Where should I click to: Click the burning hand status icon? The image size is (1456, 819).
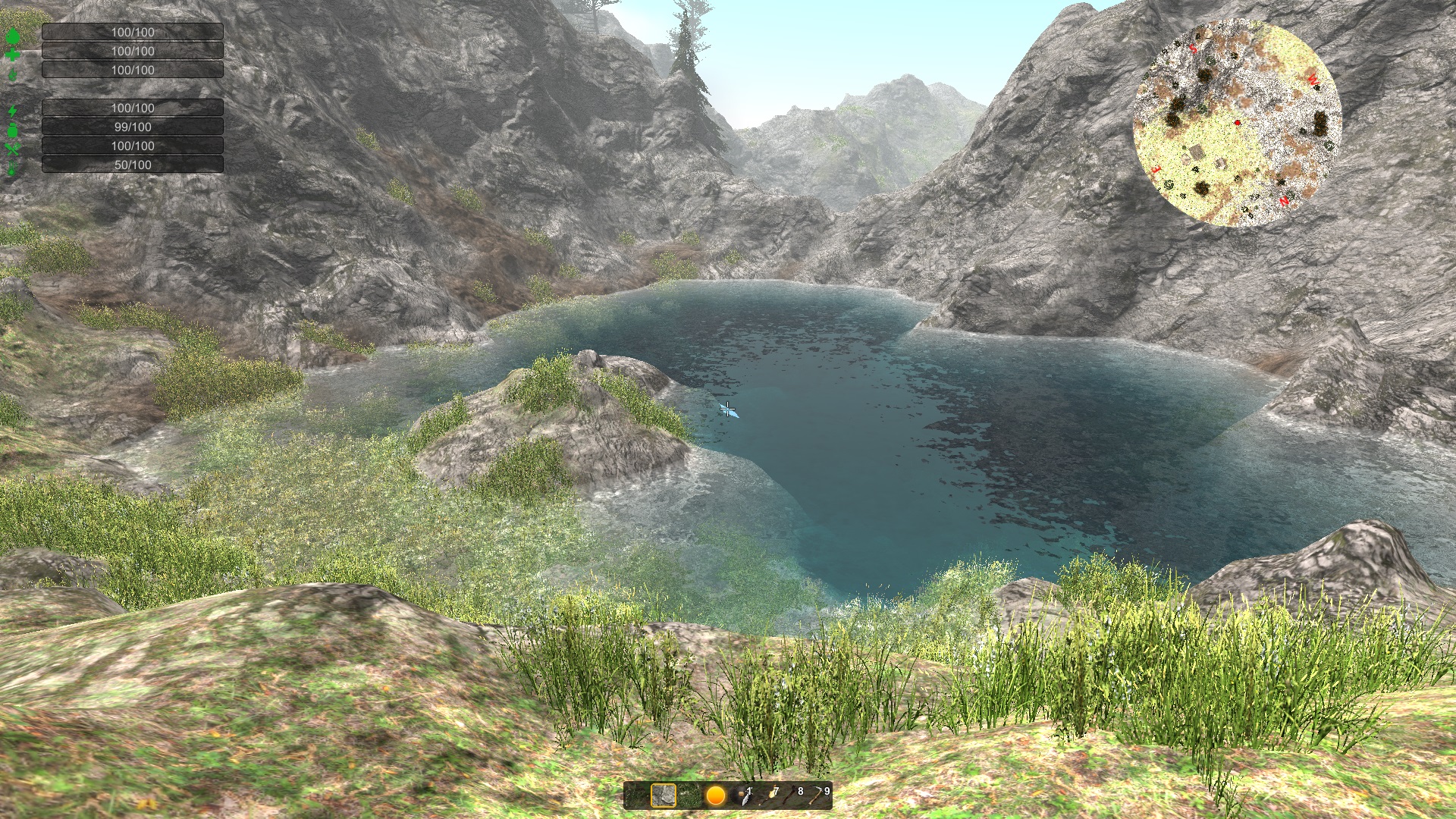click(x=12, y=73)
